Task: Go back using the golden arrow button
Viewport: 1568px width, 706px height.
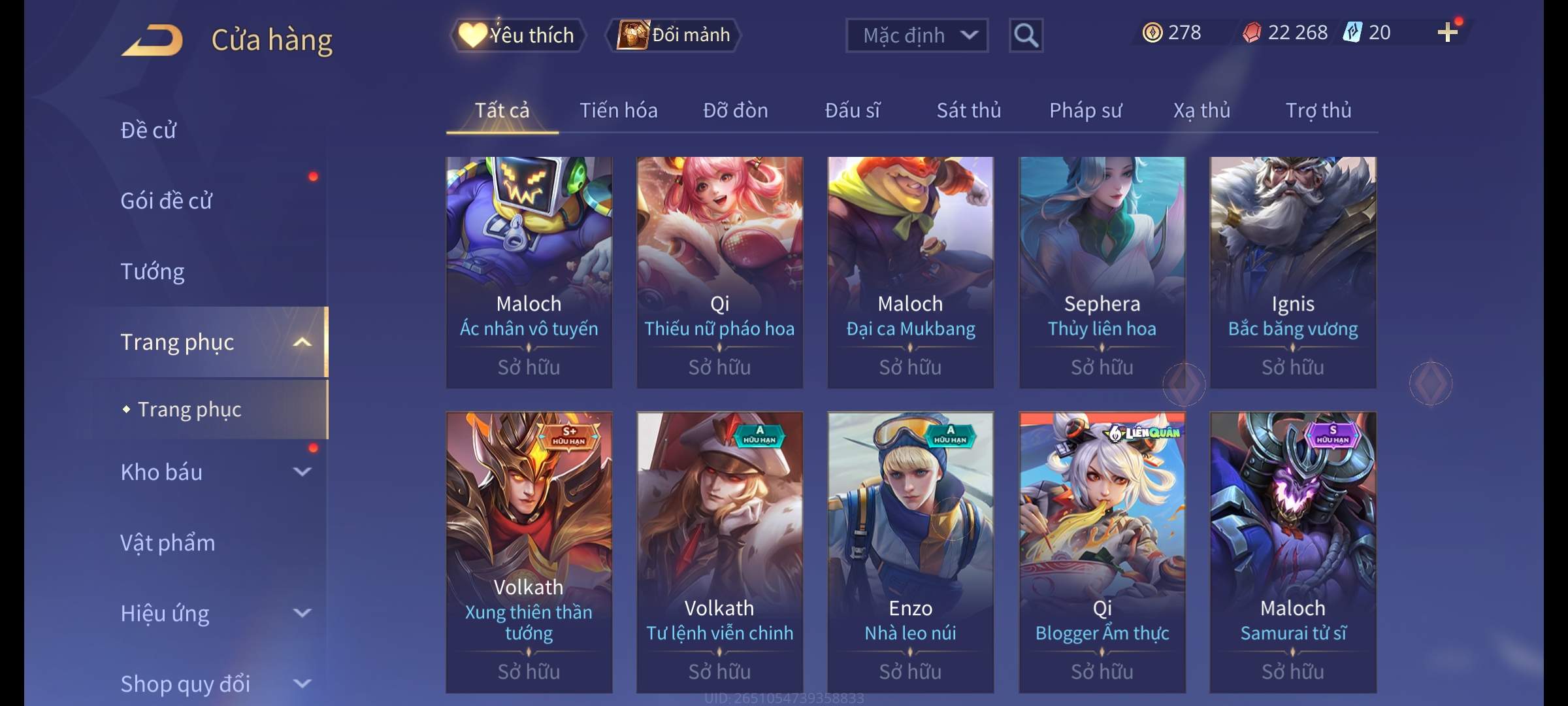Action: tap(152, 41)
